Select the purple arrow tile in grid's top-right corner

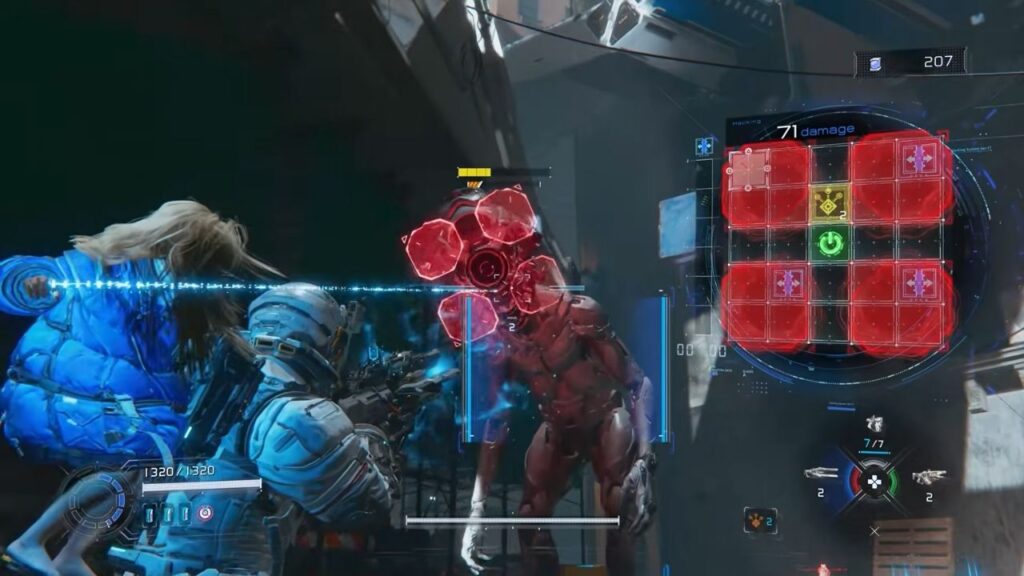pyautogui.click(x=917, y=157)
